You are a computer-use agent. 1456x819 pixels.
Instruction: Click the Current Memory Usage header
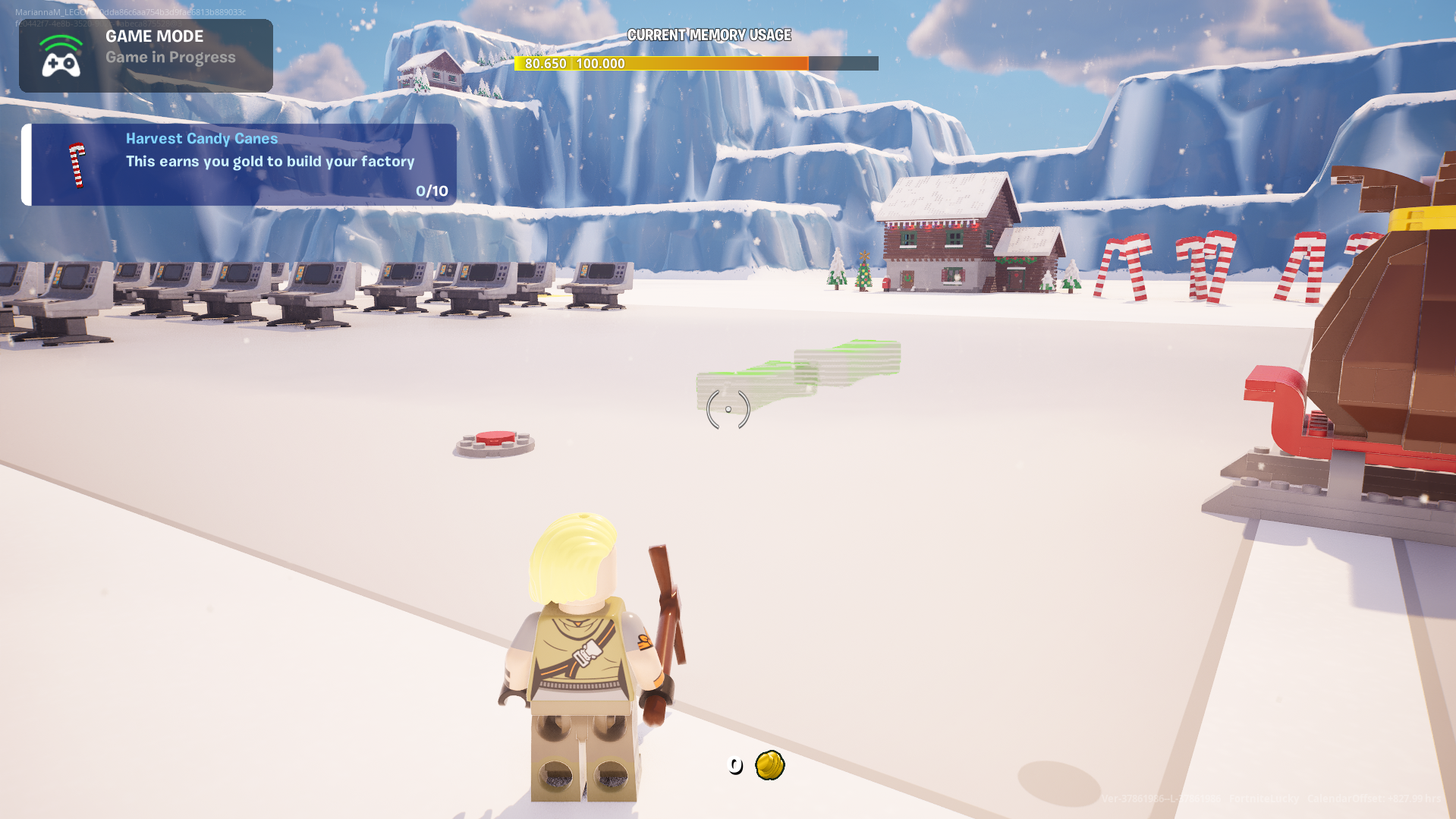click(709, 35)
